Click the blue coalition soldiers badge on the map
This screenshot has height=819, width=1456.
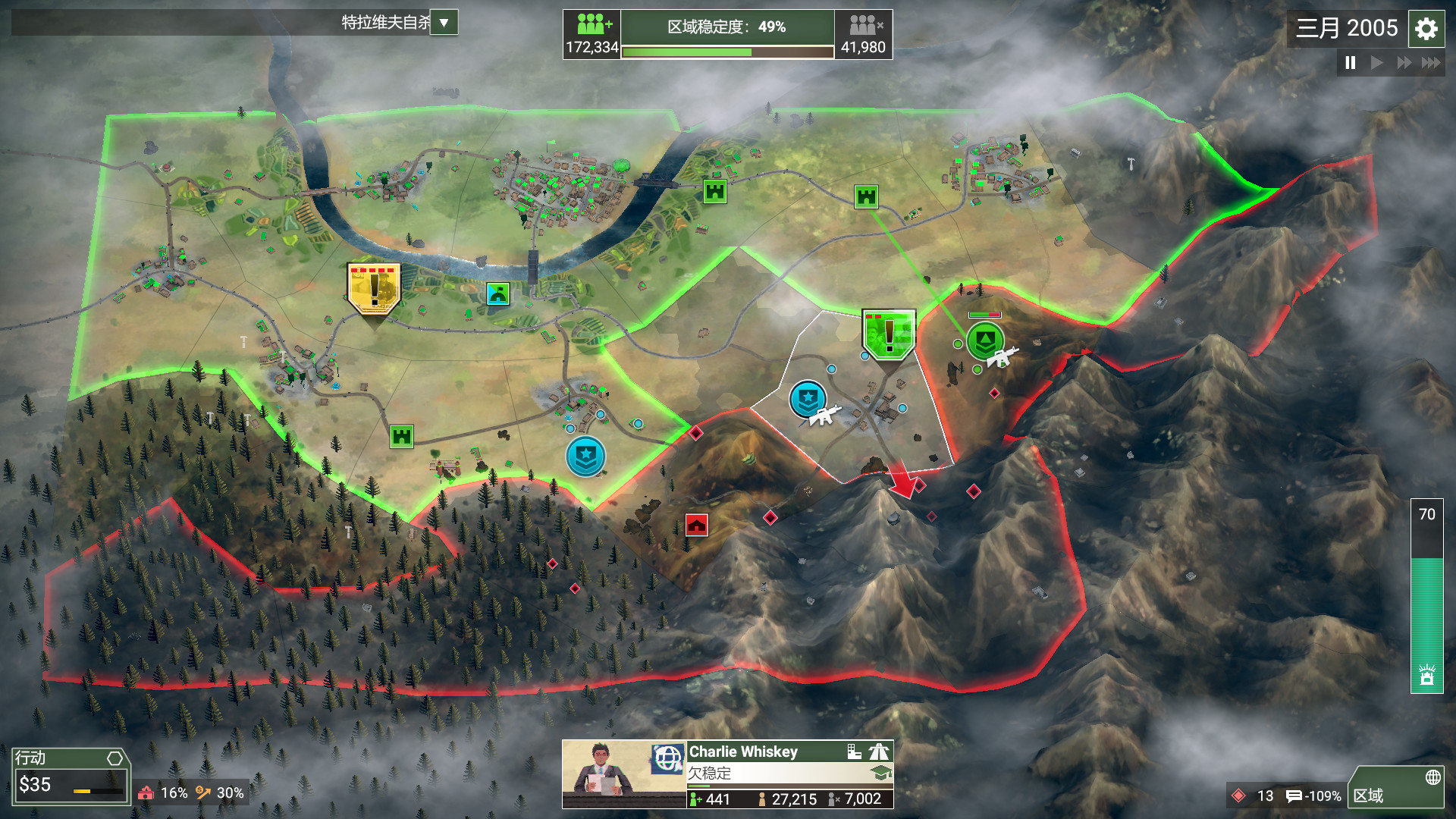[x=808, y=398]
